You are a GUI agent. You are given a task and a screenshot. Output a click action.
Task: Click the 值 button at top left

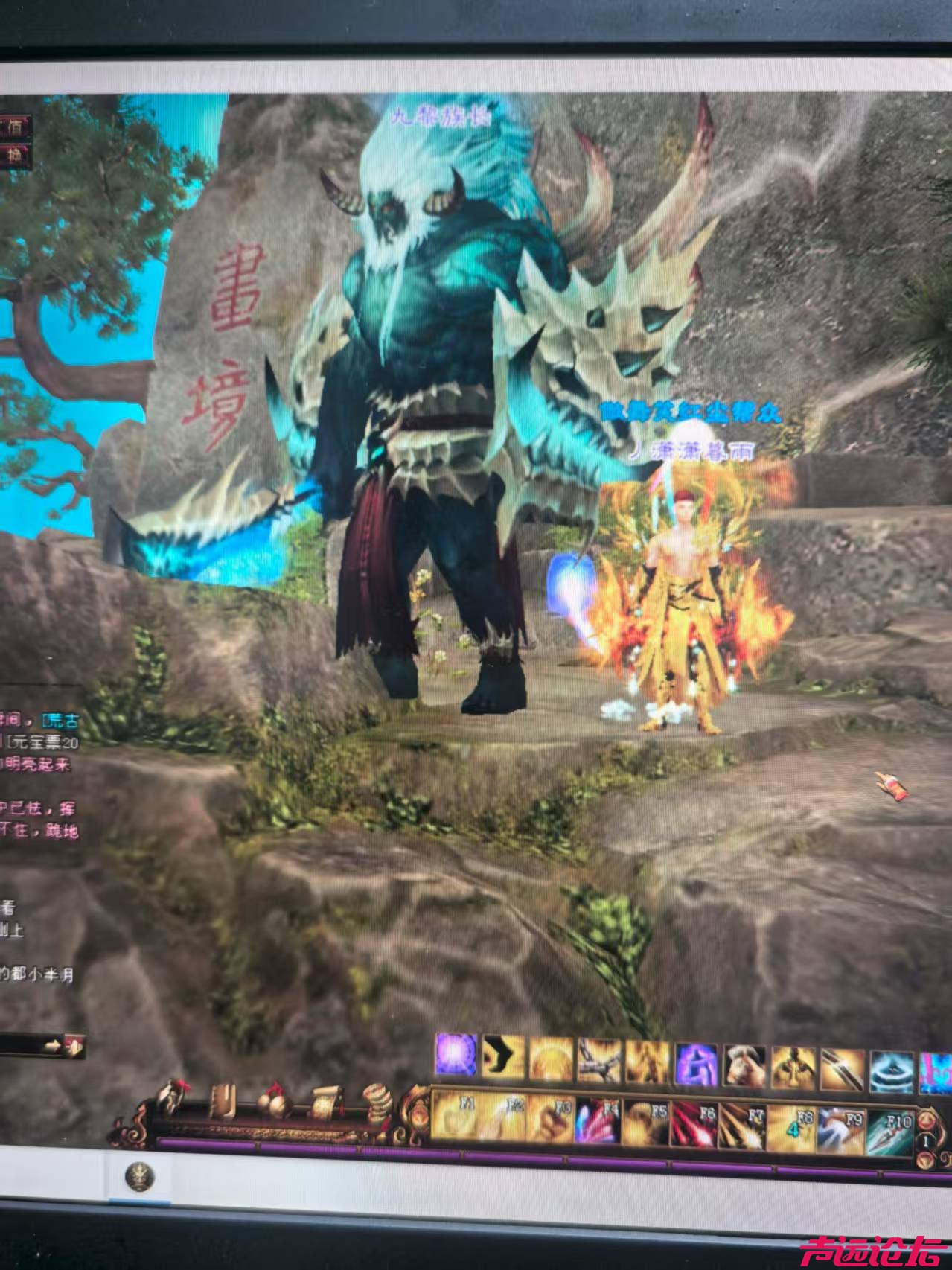[x=15, y=127]
